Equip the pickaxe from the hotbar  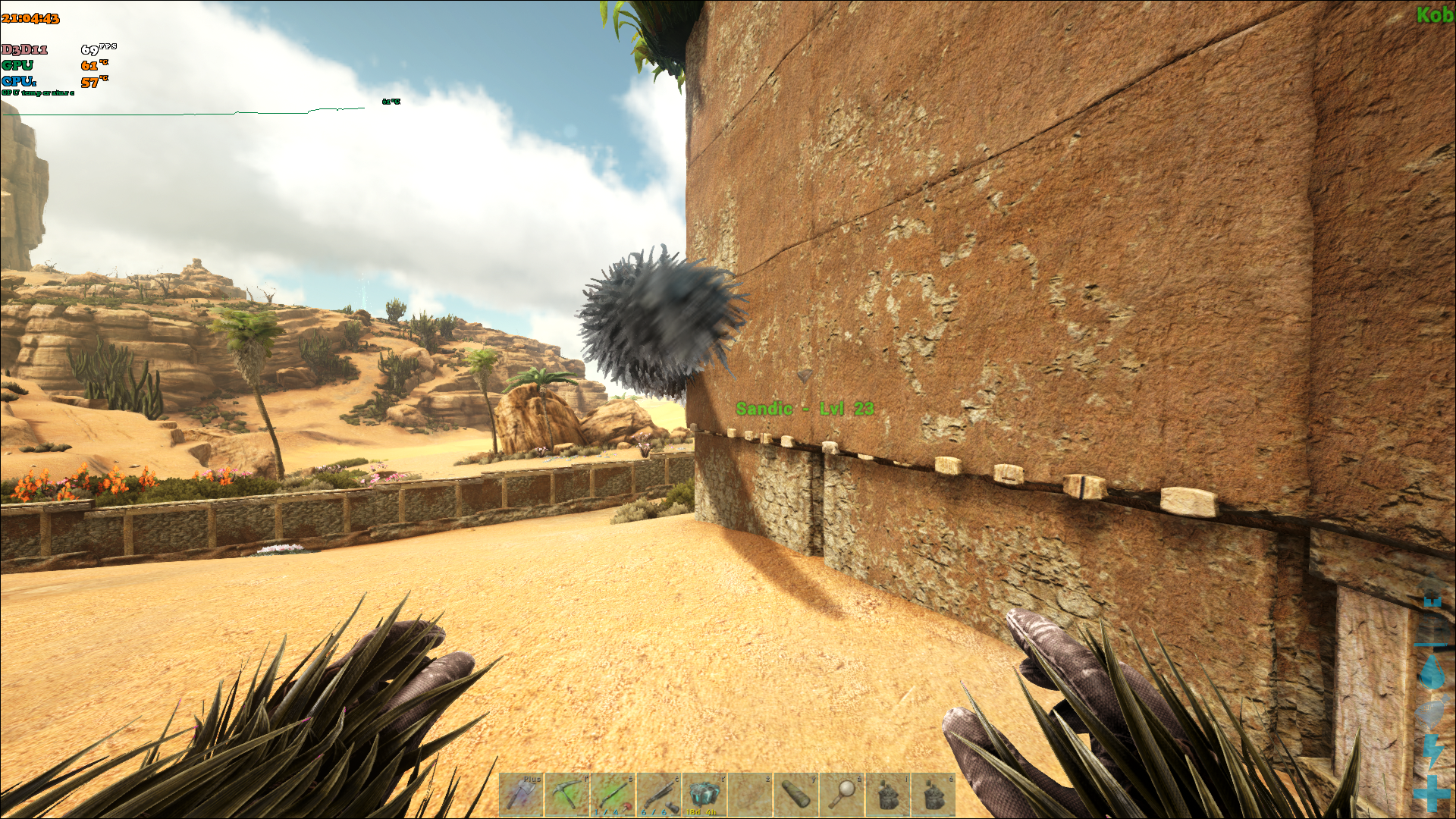(567, 794)
